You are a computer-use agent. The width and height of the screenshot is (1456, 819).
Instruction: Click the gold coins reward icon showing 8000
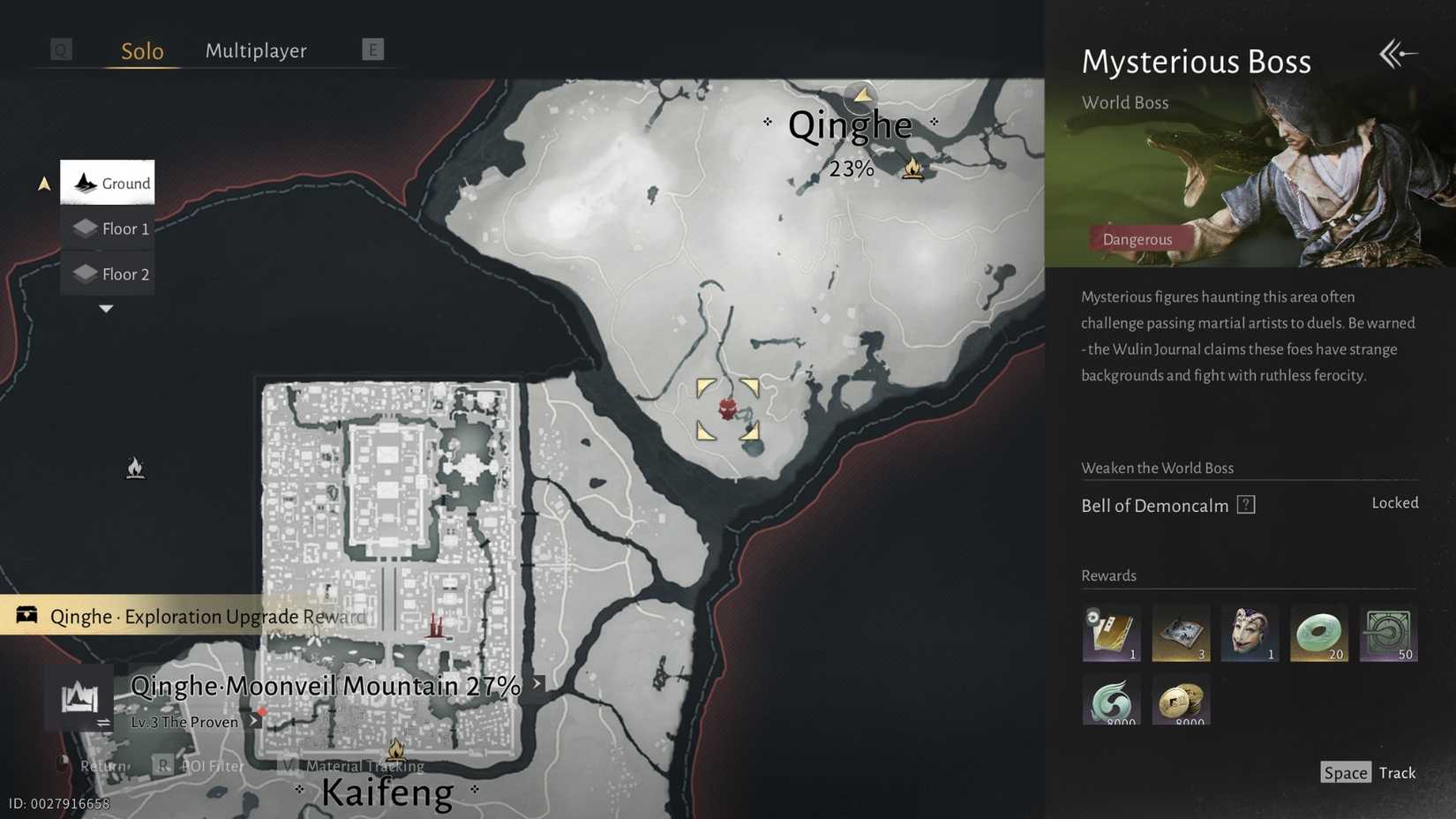click(x=1181, y=700)
